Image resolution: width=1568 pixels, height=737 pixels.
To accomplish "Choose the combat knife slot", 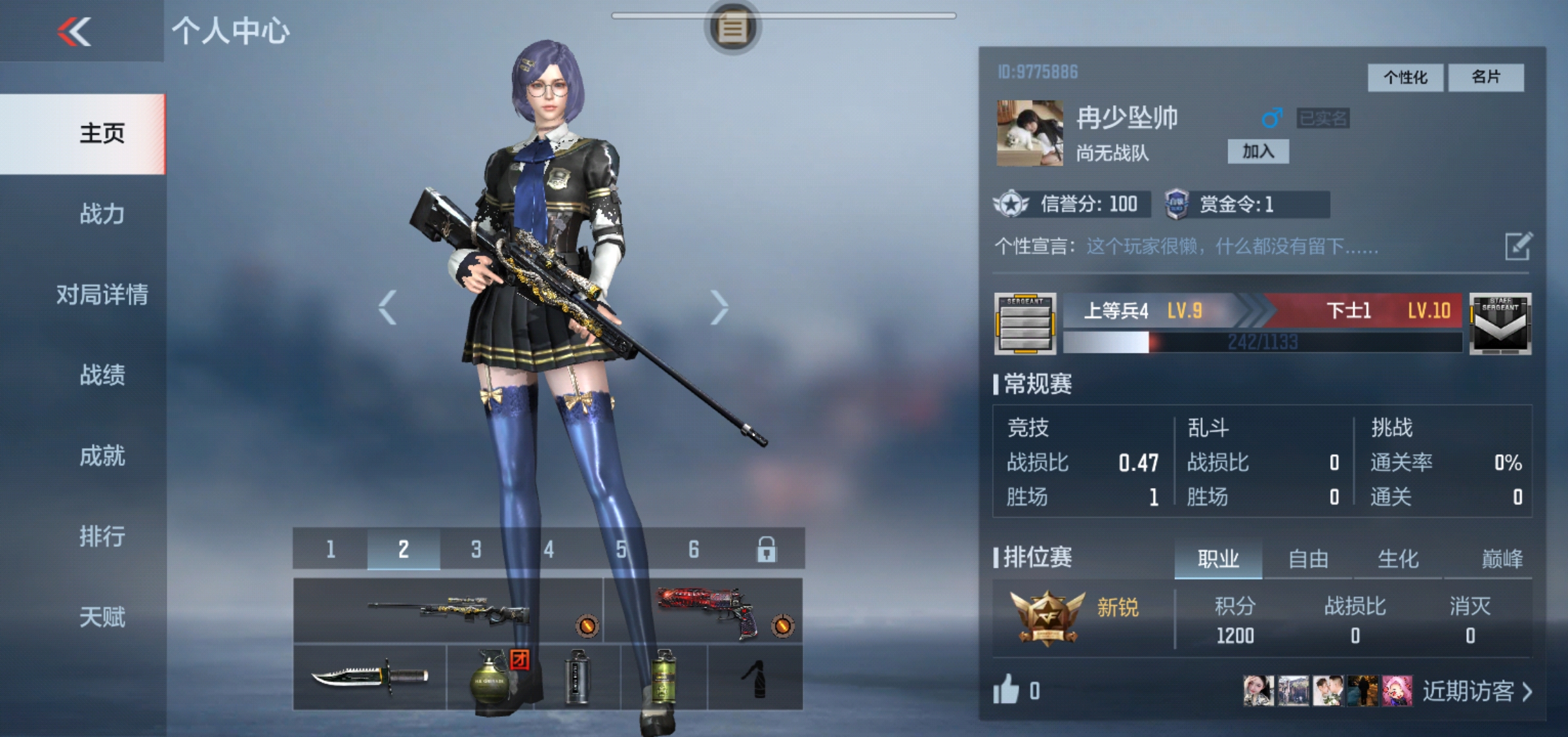I will click(370, 677).
